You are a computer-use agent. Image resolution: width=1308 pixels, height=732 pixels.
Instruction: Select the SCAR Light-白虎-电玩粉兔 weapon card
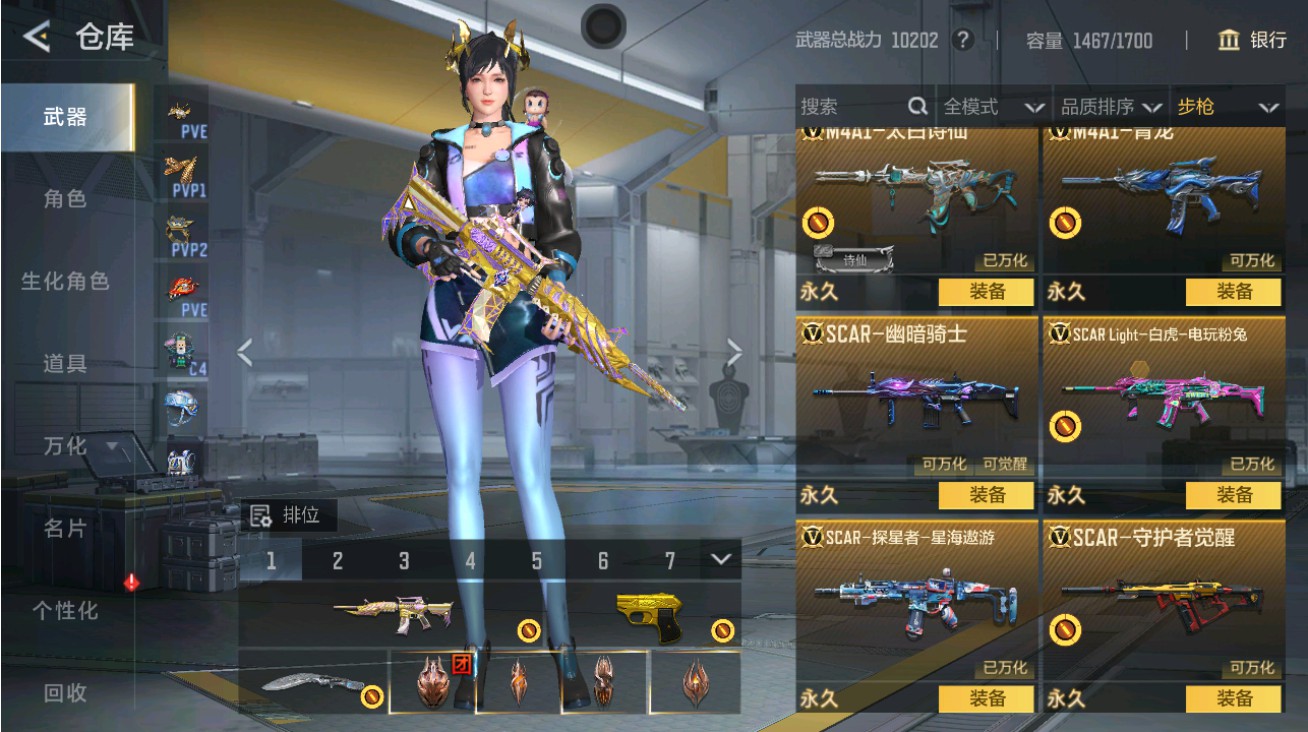[1163, 400]
